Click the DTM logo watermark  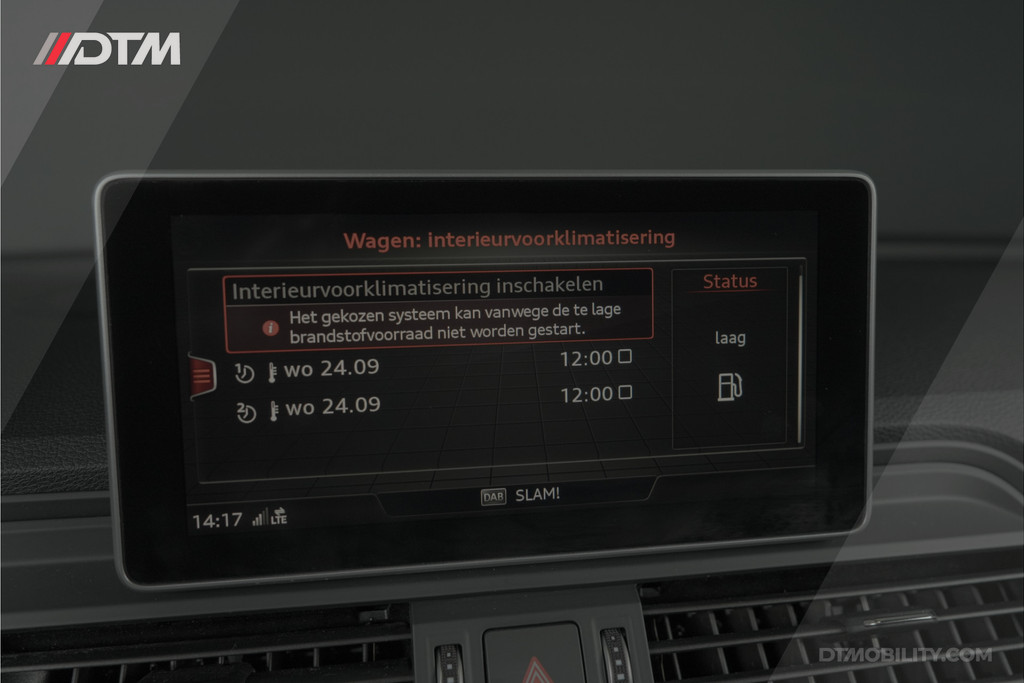click(x=107, y=49)
